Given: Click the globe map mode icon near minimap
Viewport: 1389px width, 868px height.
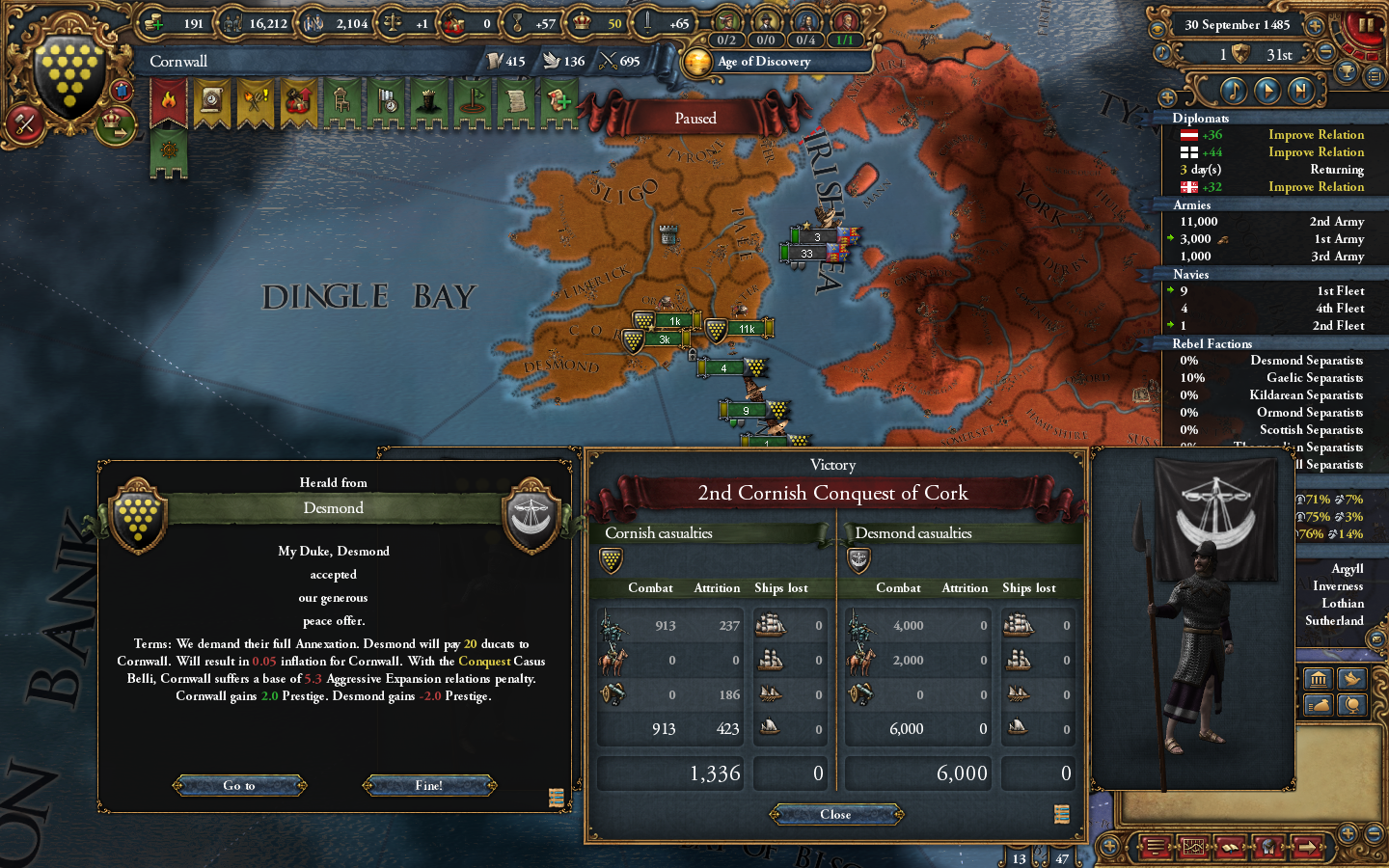Looking at the screenshot, I should pos(1351,705).
